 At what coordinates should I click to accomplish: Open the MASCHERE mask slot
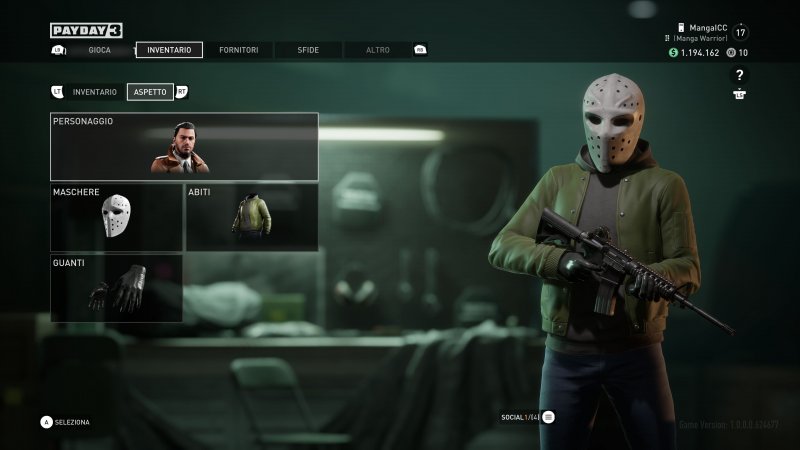[117, 217]
